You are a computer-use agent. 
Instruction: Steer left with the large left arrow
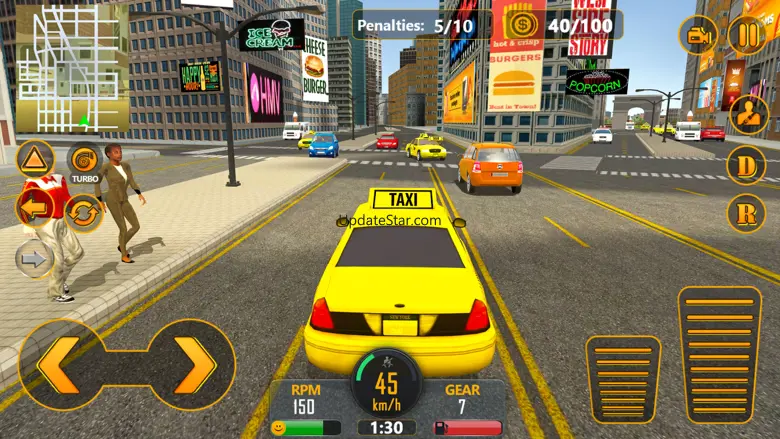60,364
